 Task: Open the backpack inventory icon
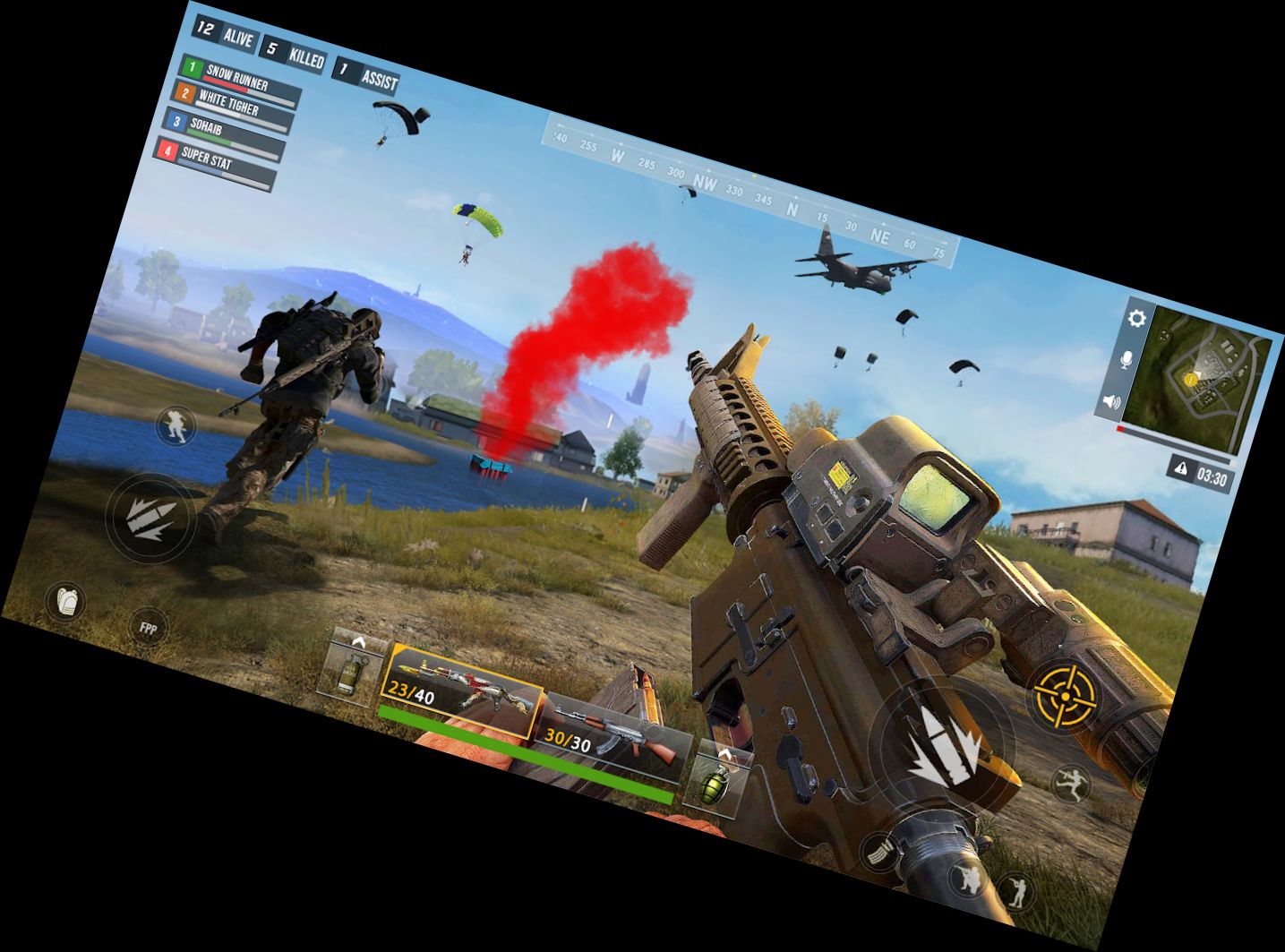point(66,600)
